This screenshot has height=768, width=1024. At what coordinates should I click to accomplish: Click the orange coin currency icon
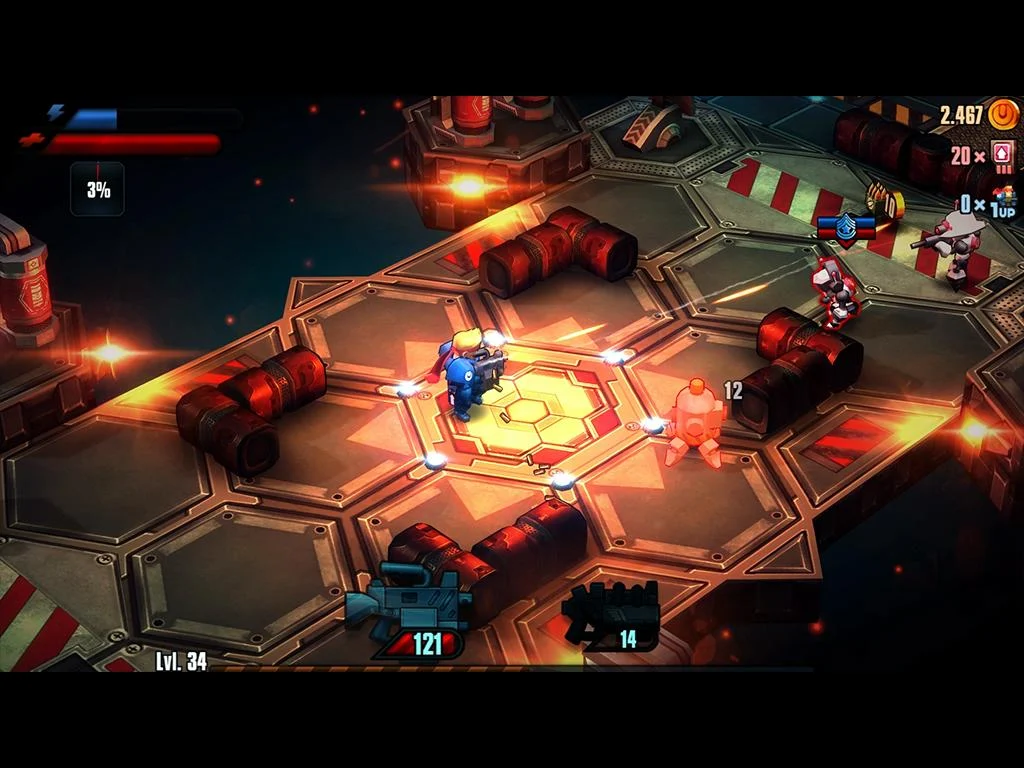point(1002,115)
